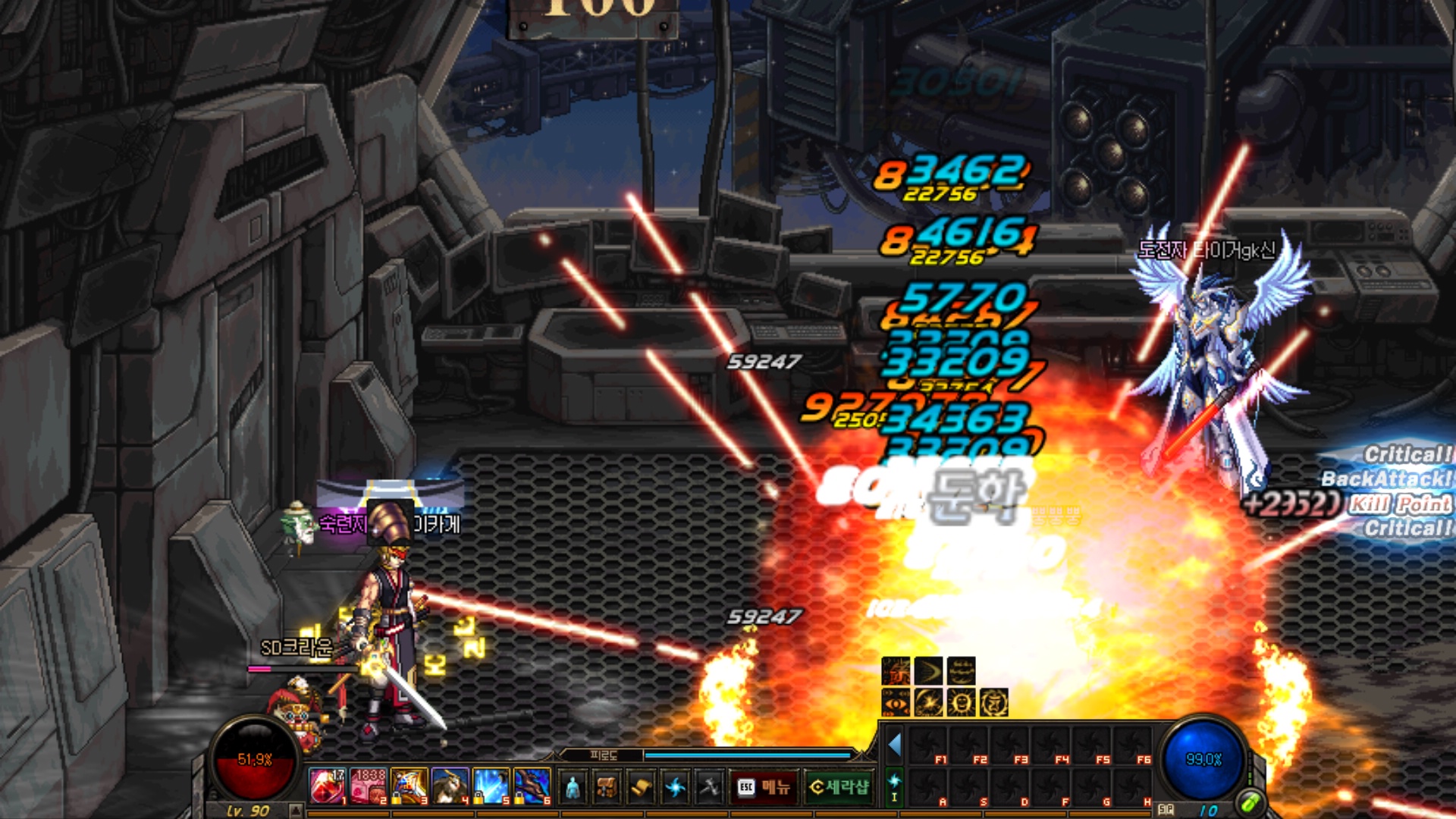Image resolution: width=1456 pixels, height=819 pixels.
Task: Click the small arrow button beside Lv. 90
Action: tap(294, 811)
